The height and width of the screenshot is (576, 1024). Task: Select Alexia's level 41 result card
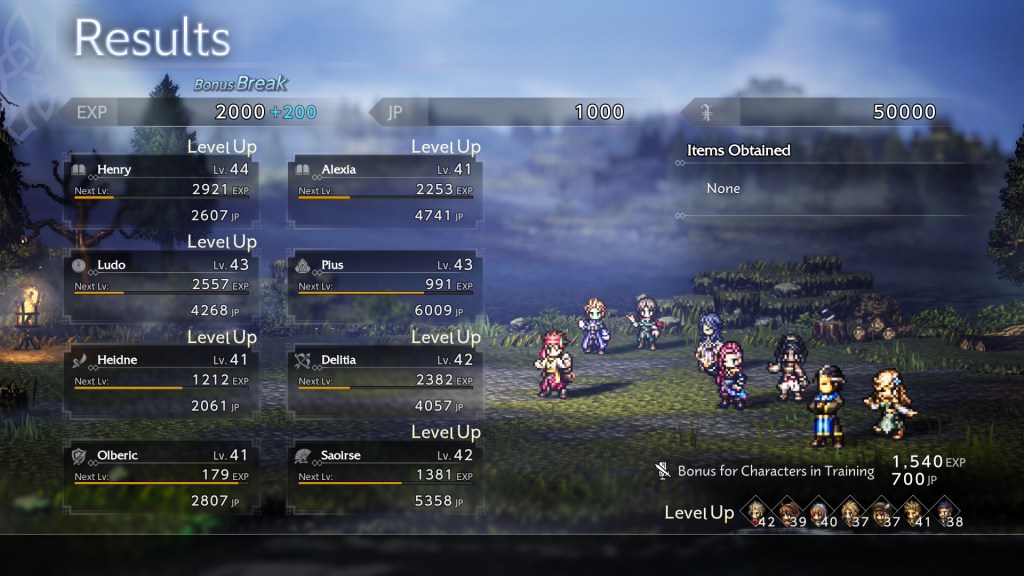(x=385, y=191)
